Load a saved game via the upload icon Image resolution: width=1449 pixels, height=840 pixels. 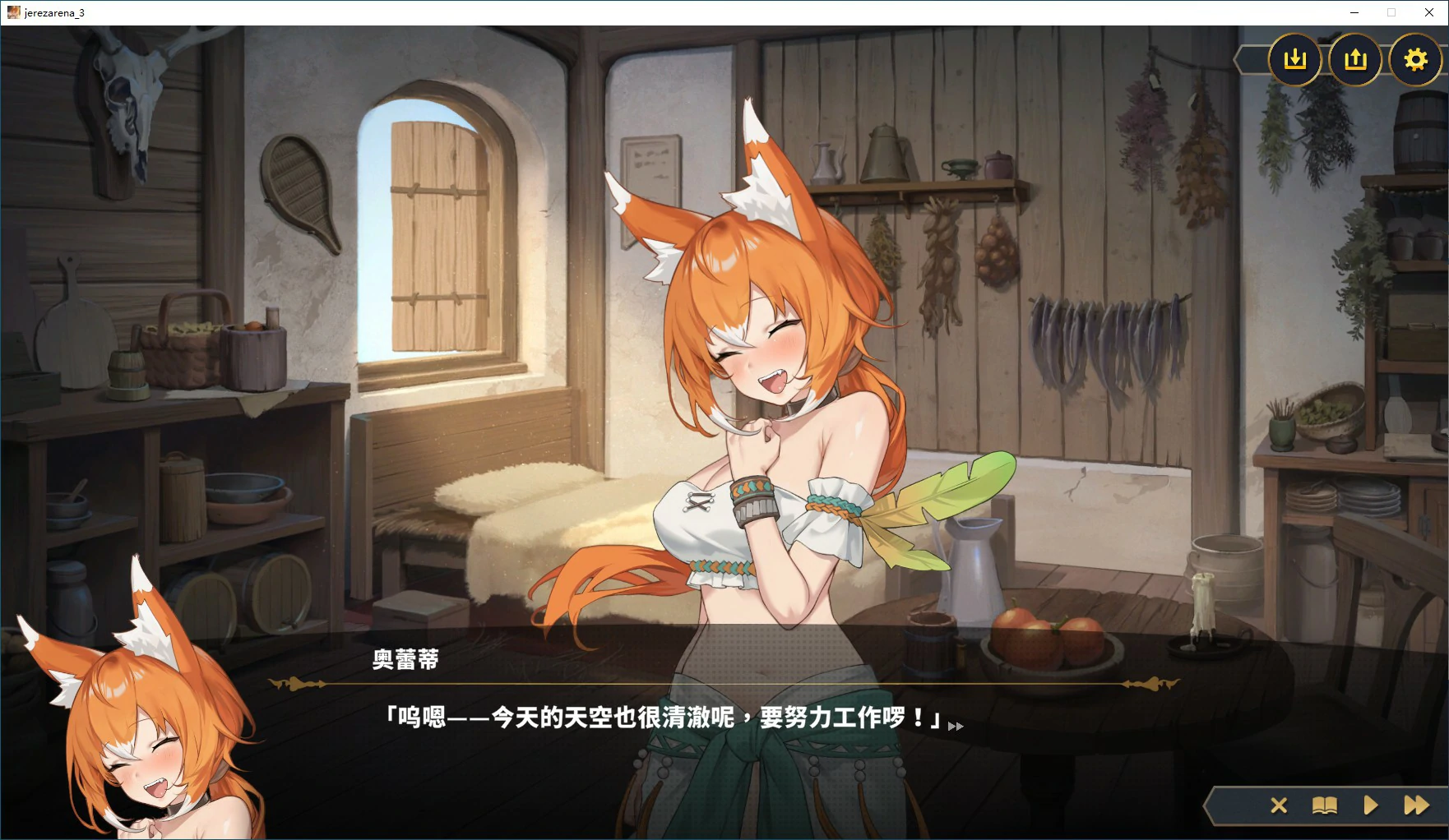click(1354, 59)
